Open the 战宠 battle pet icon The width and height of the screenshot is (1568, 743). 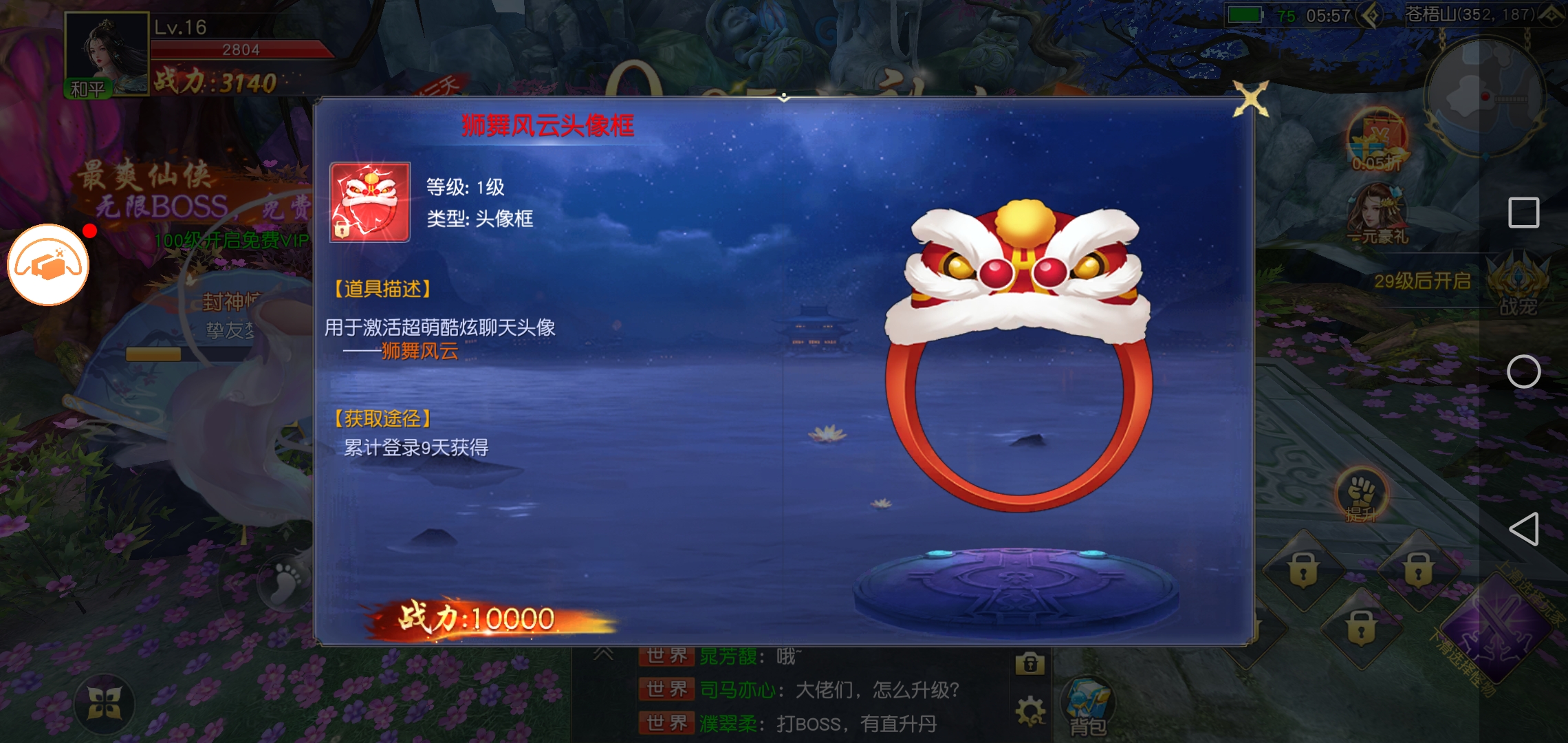tap(1518, 286)
